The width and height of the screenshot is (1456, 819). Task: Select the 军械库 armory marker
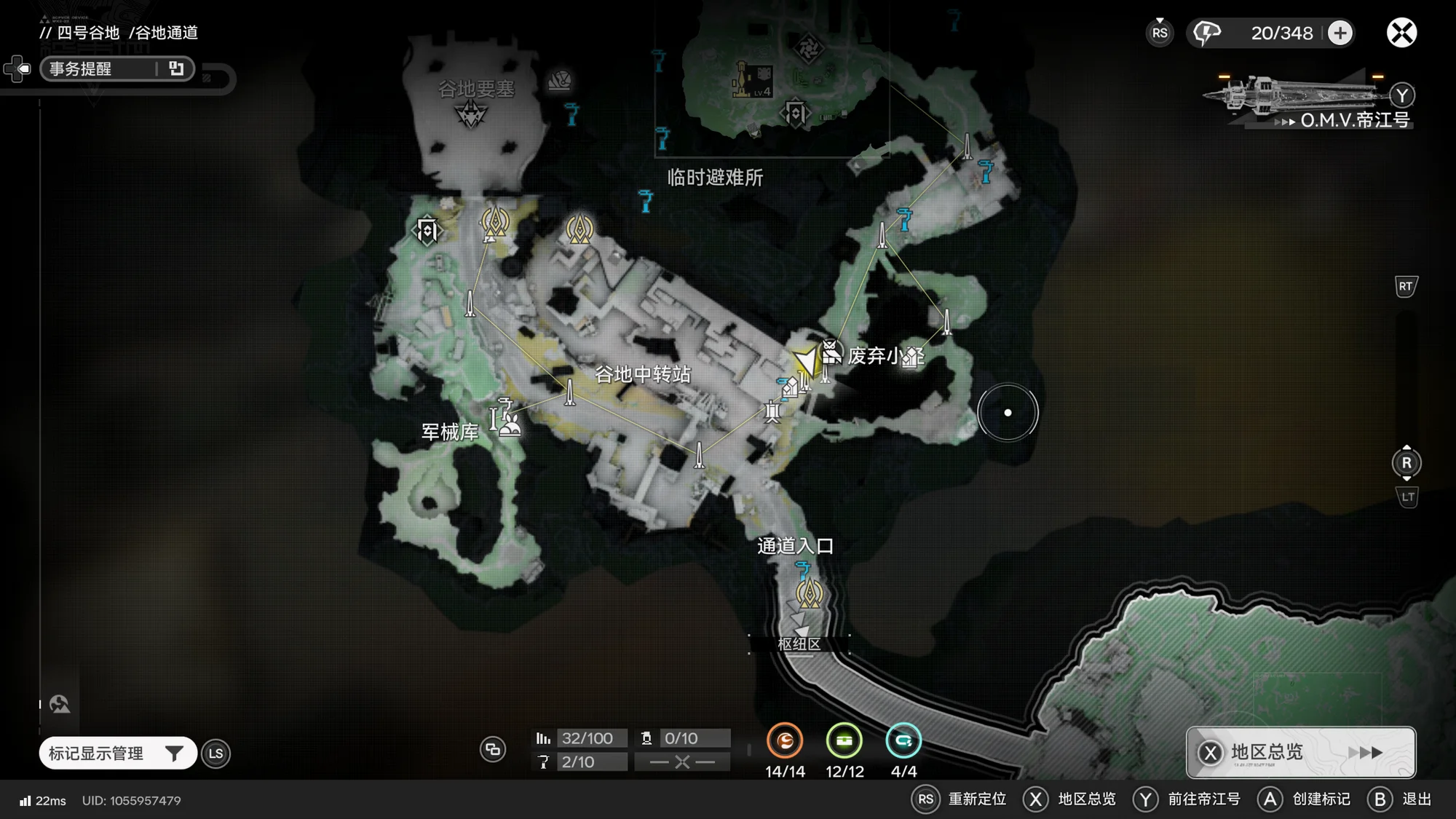[x=507, y=421]
